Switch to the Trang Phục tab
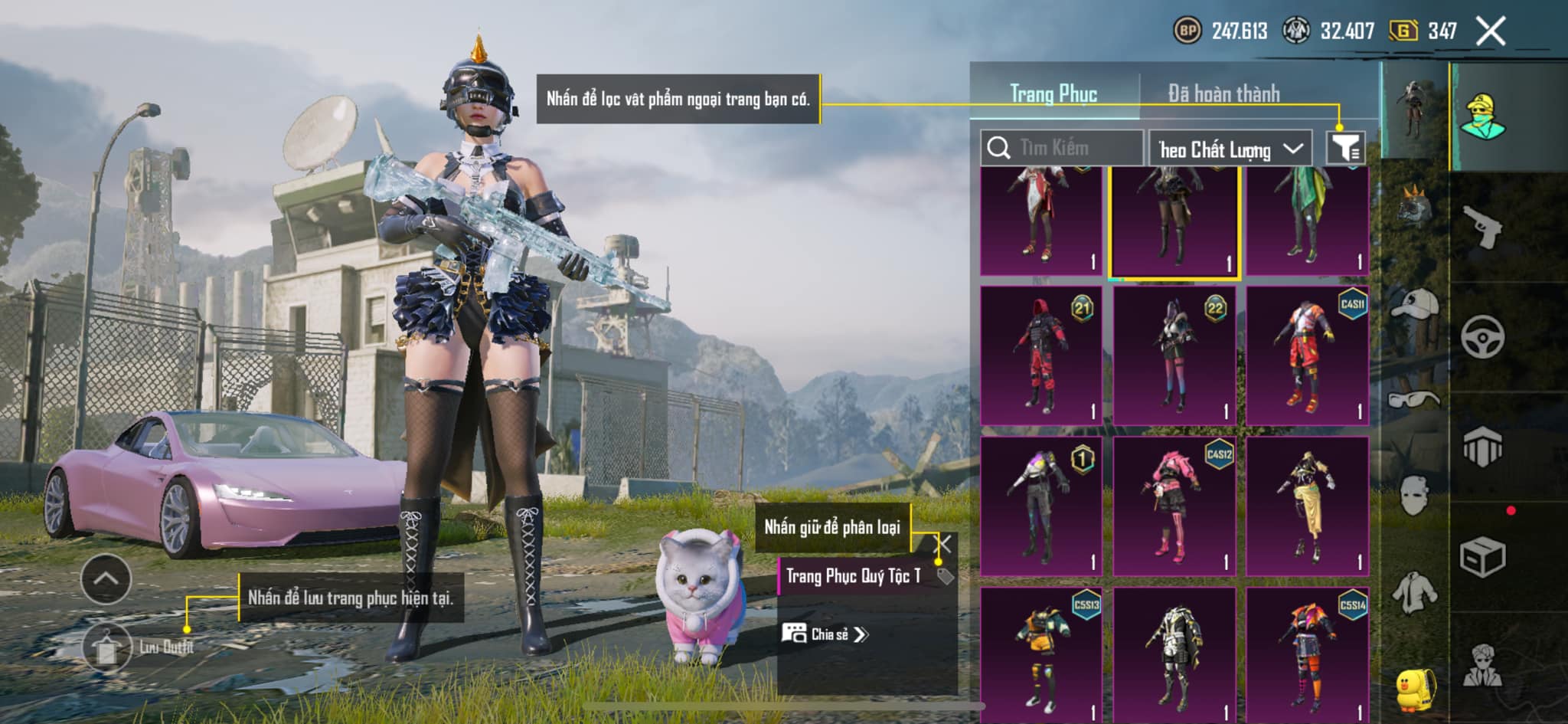1568x724 pixels. point(1053,93)
